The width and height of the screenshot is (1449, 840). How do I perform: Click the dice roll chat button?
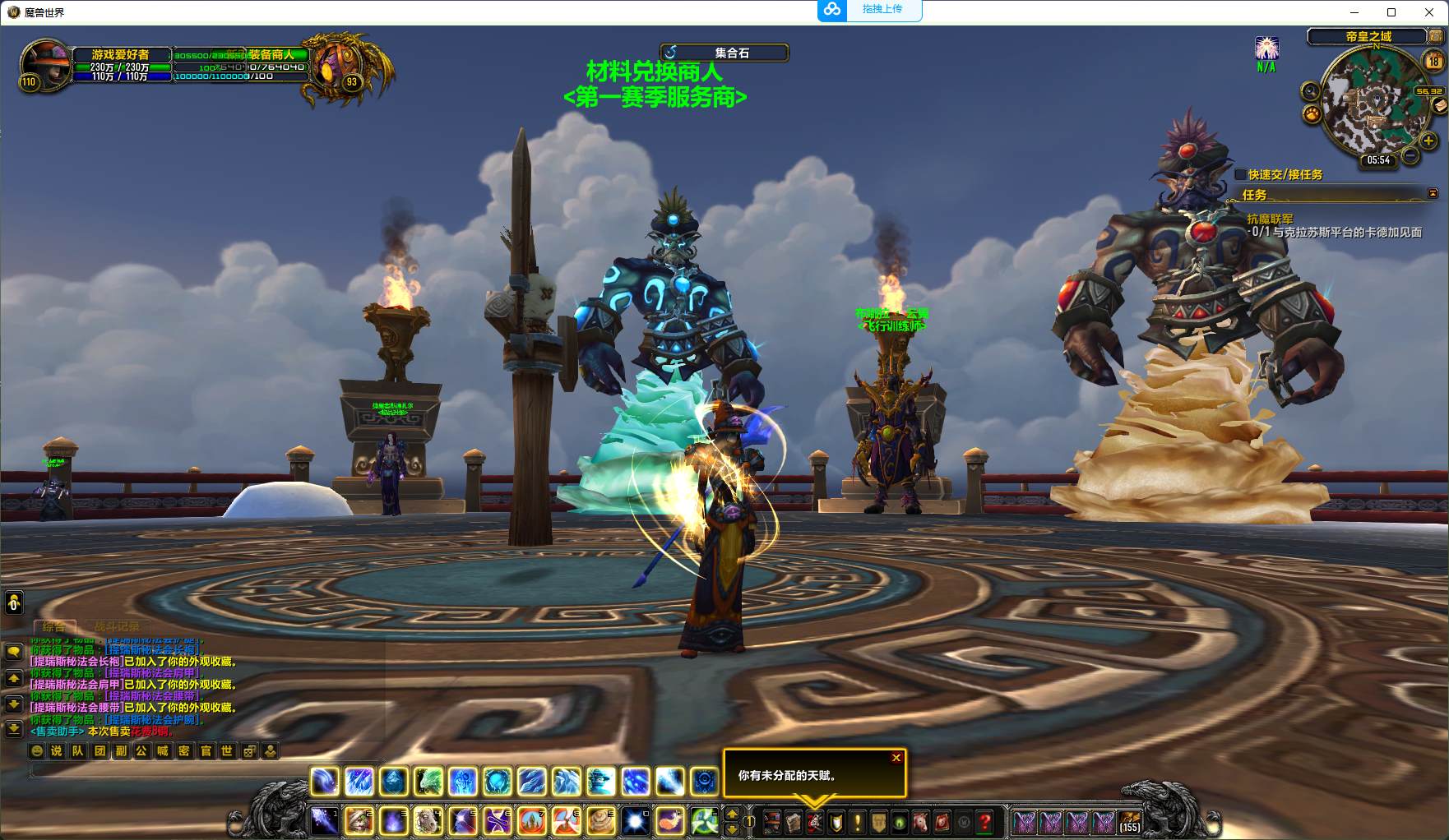coord(249,750)
